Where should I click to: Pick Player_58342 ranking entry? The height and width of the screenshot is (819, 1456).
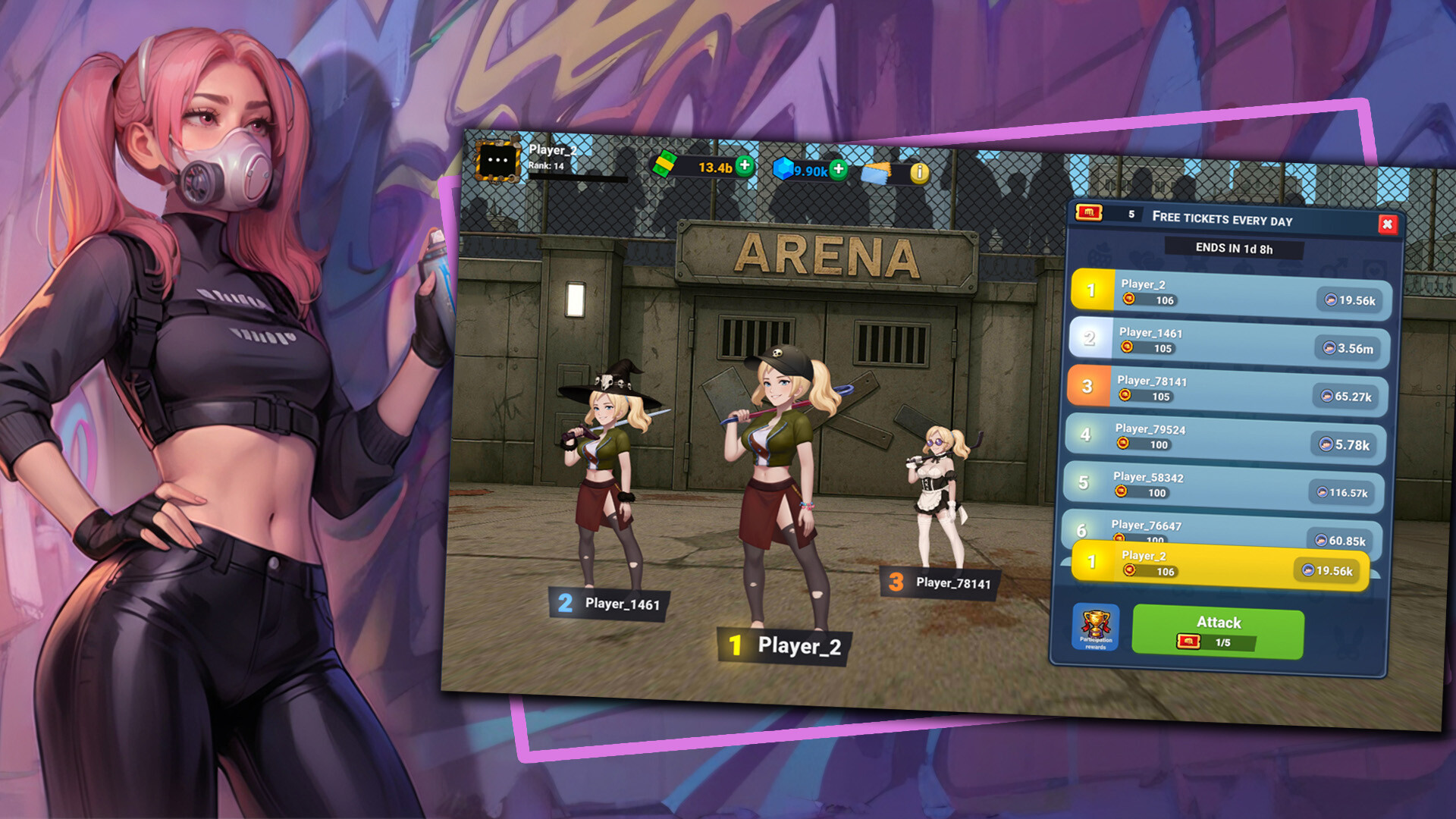pyautogui.click(x=1222, y=485)
